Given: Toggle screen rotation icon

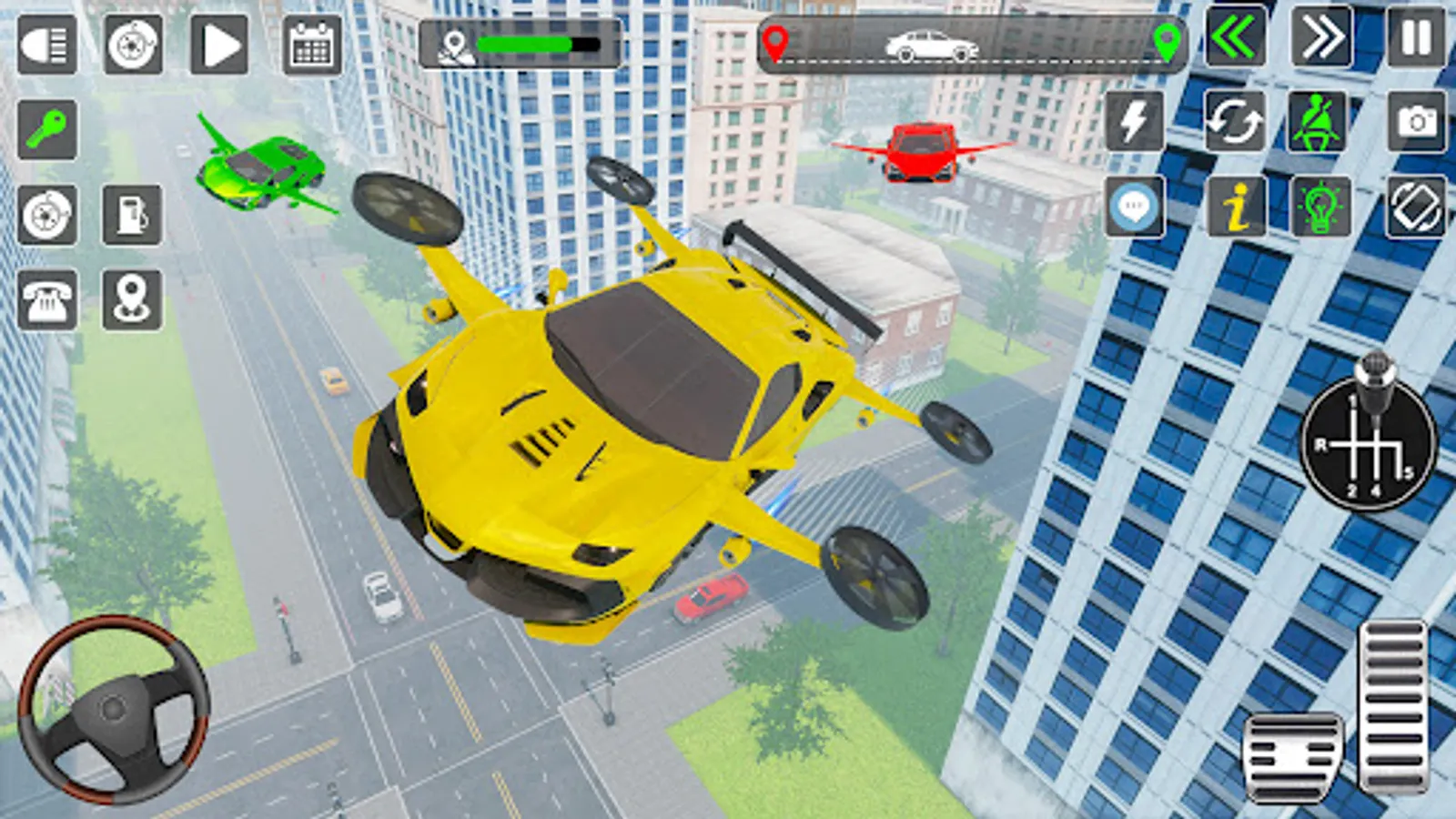Looking at the screenshot, I should click(1415, 207).
